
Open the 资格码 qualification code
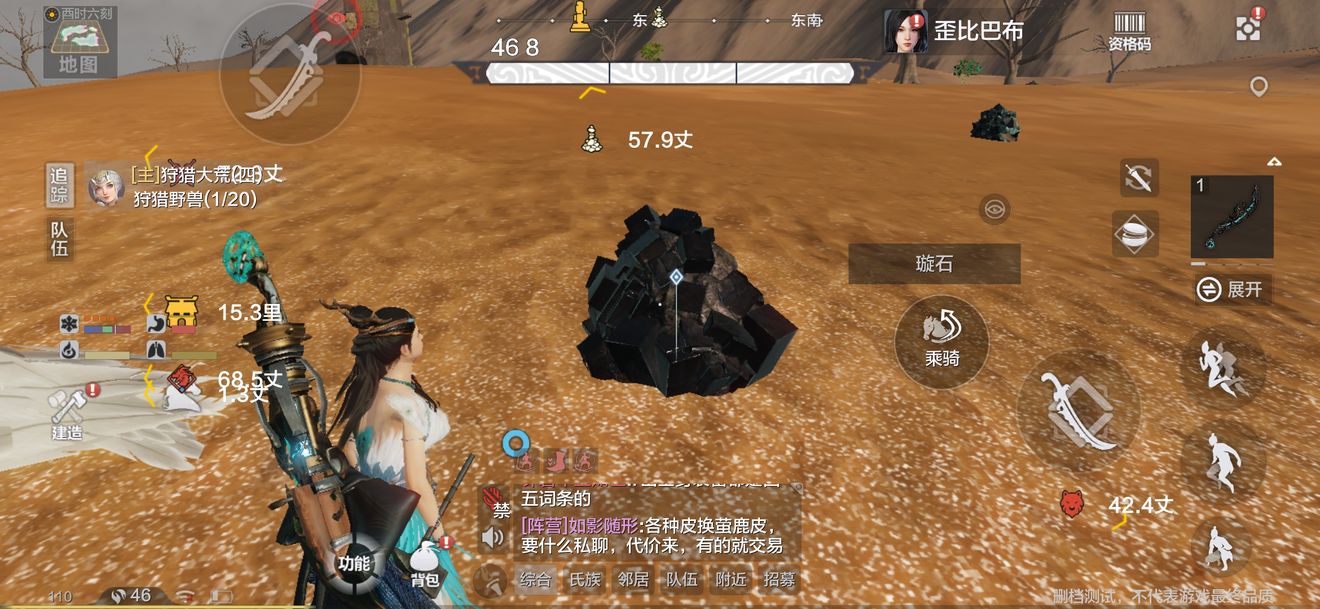(x=1129, y=32)
